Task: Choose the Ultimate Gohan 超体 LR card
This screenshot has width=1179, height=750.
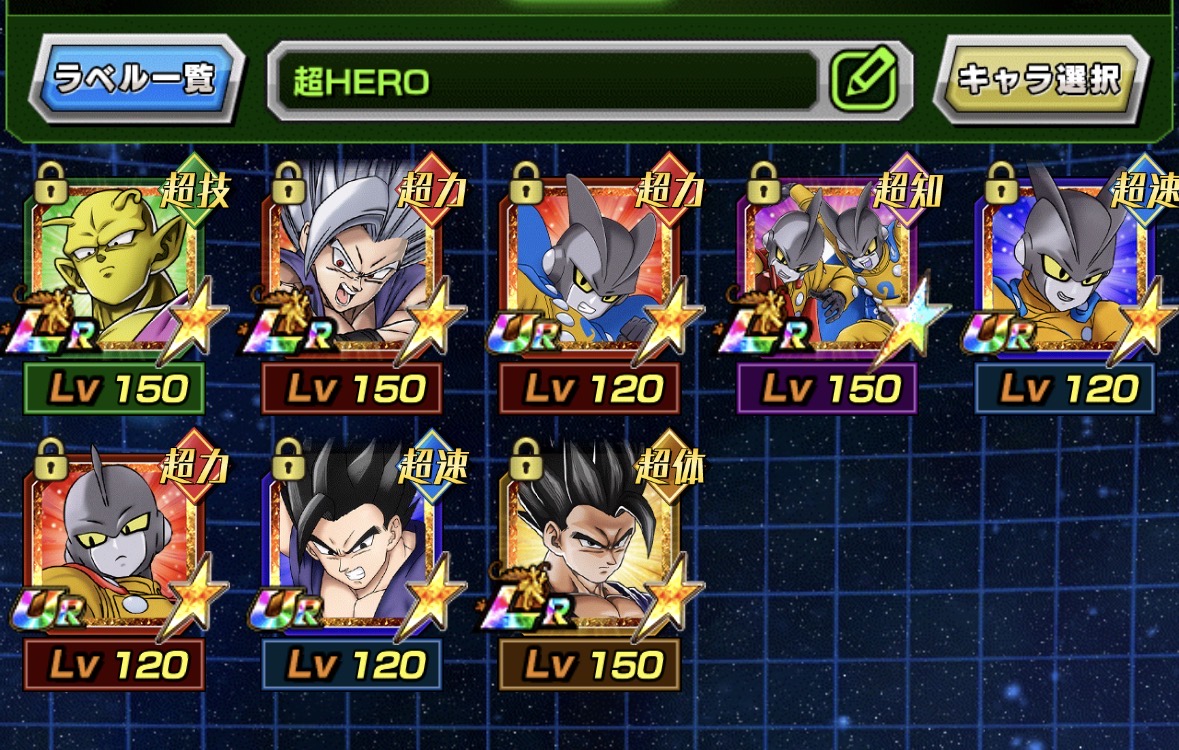Action: pyautogui.click(x=590, y=545)
